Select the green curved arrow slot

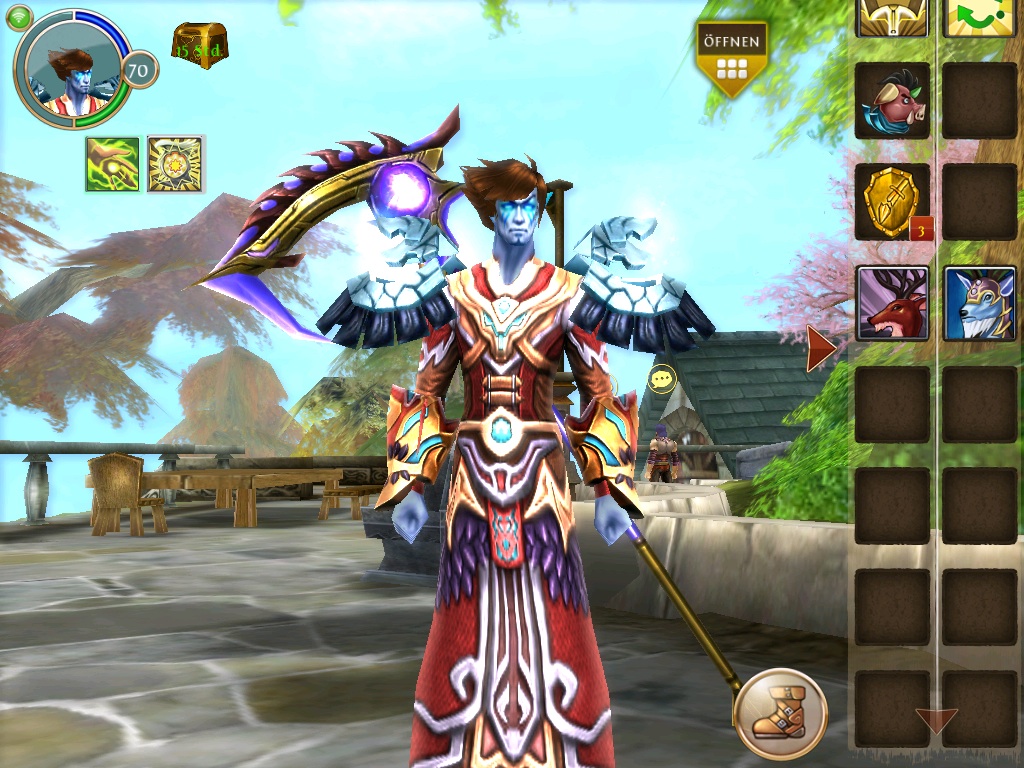980,16
